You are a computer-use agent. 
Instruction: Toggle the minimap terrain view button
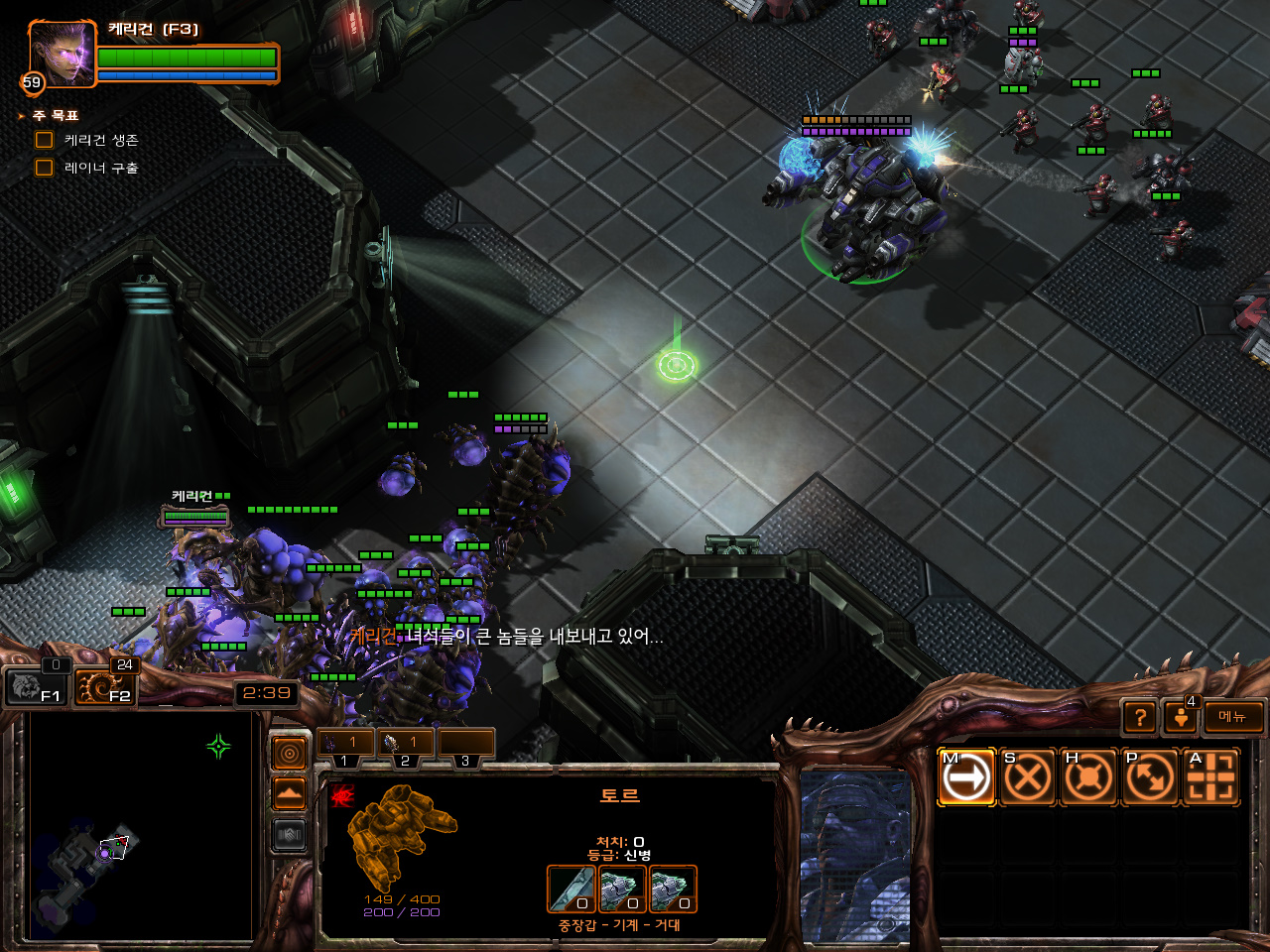pyautogui.click(x=289, y=794)
